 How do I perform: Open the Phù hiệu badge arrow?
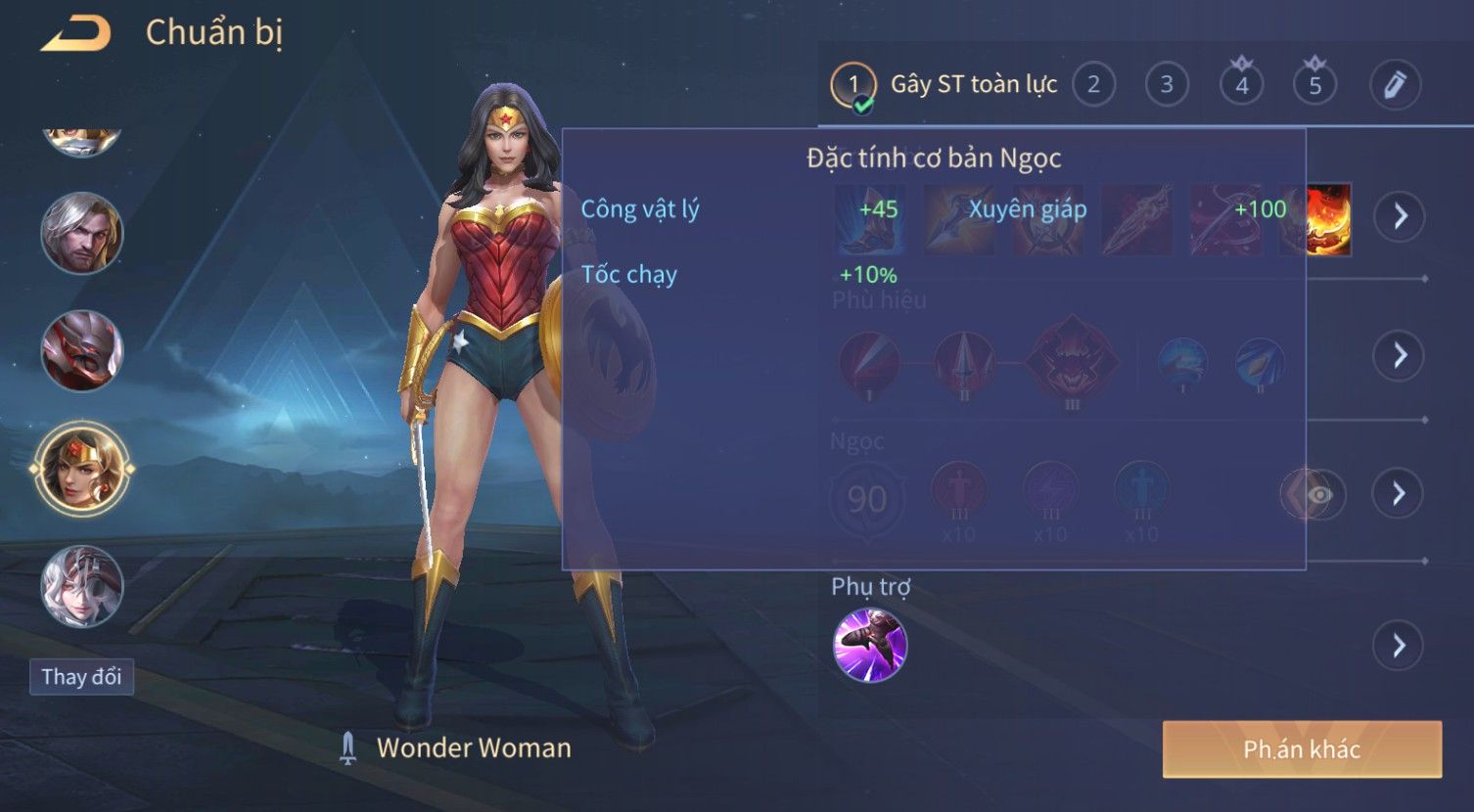1400,355
